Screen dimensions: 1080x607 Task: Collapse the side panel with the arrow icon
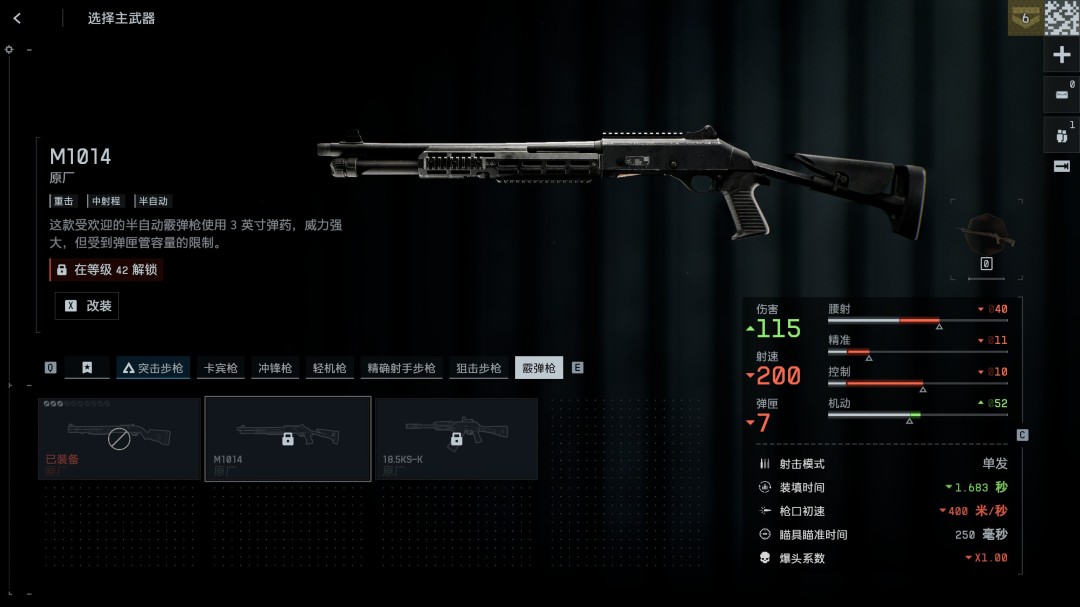(x=1062, y=167)
